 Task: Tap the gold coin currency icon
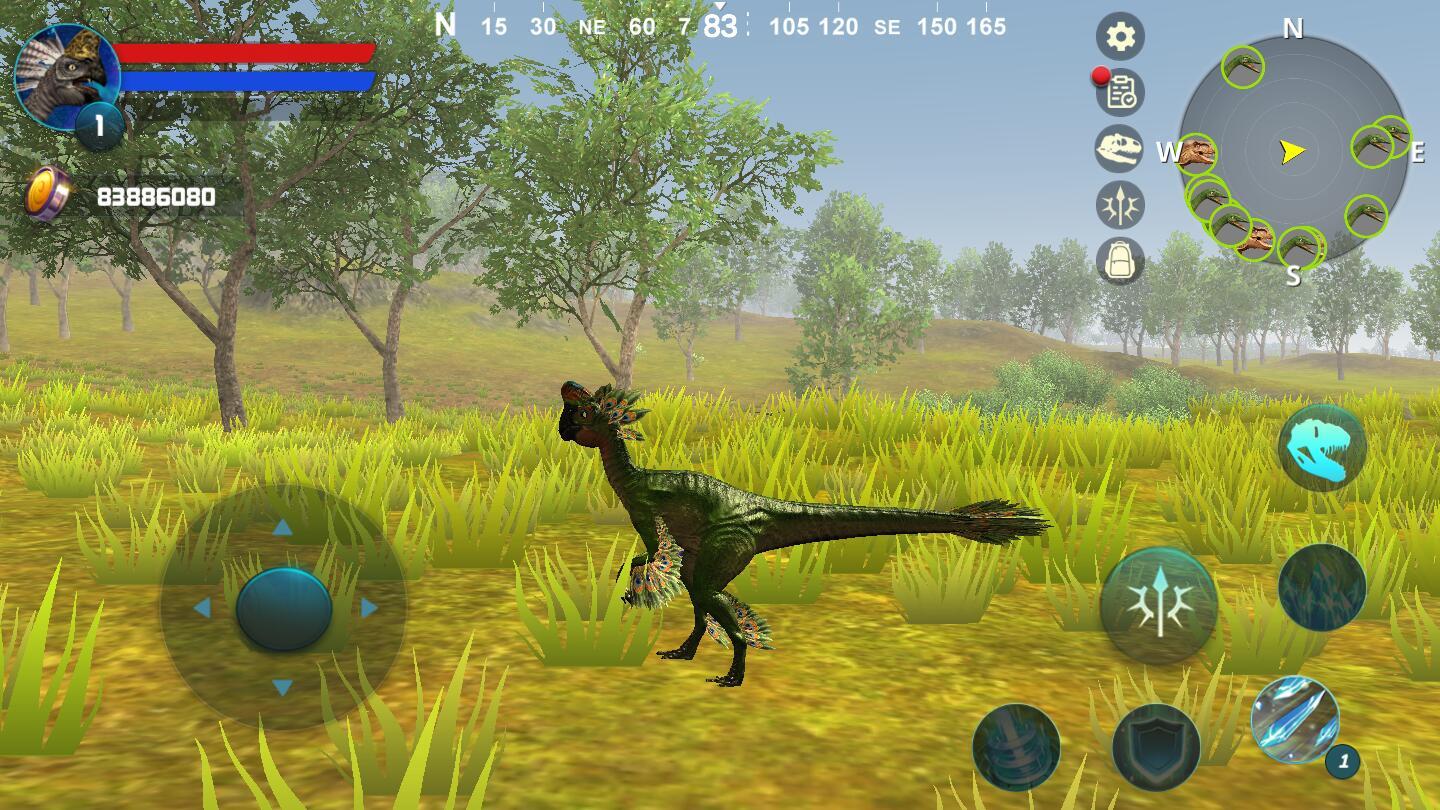point(48,194)
